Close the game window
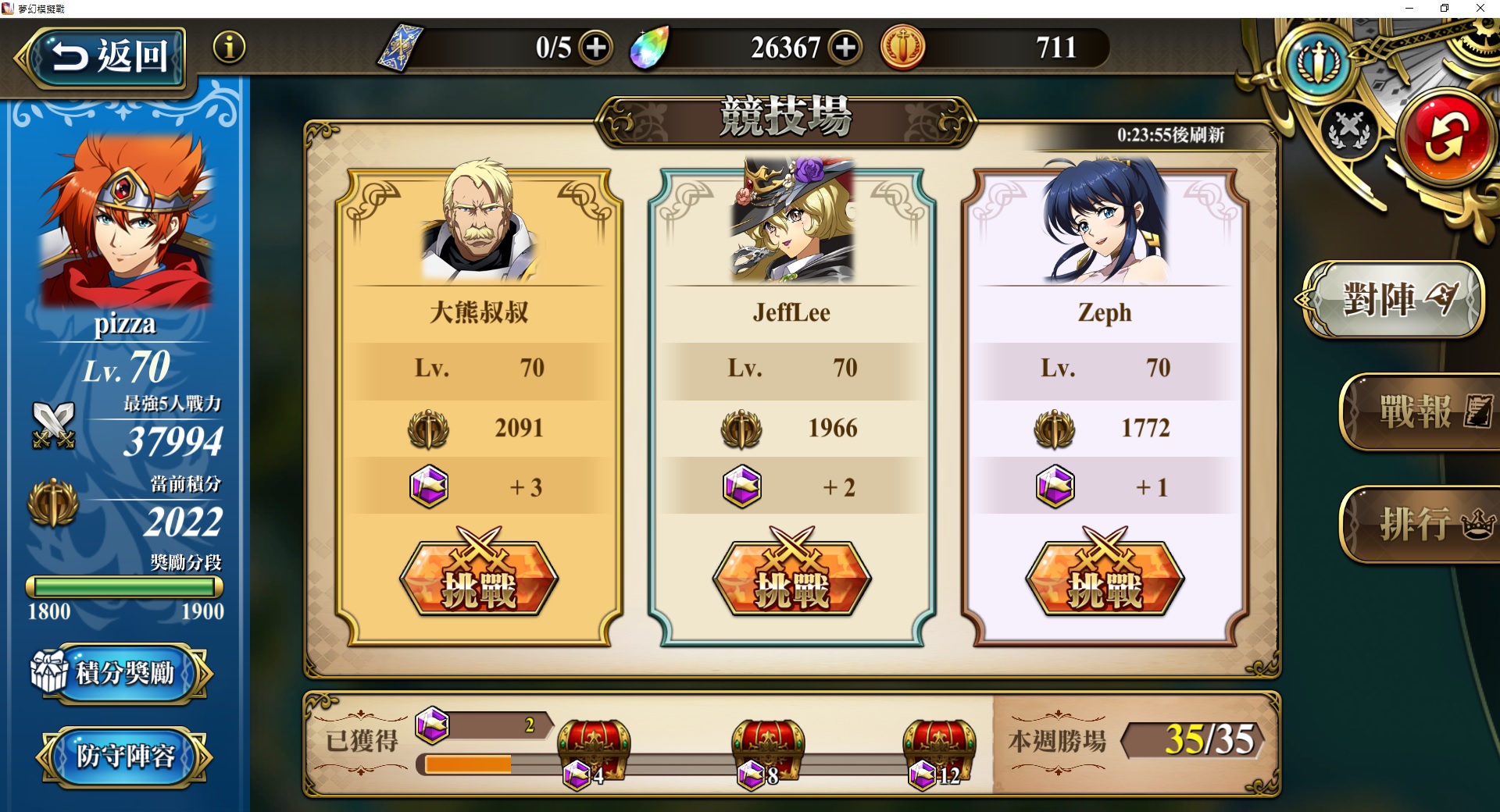Screen dimensions: 1500x812 point(1480,9)
